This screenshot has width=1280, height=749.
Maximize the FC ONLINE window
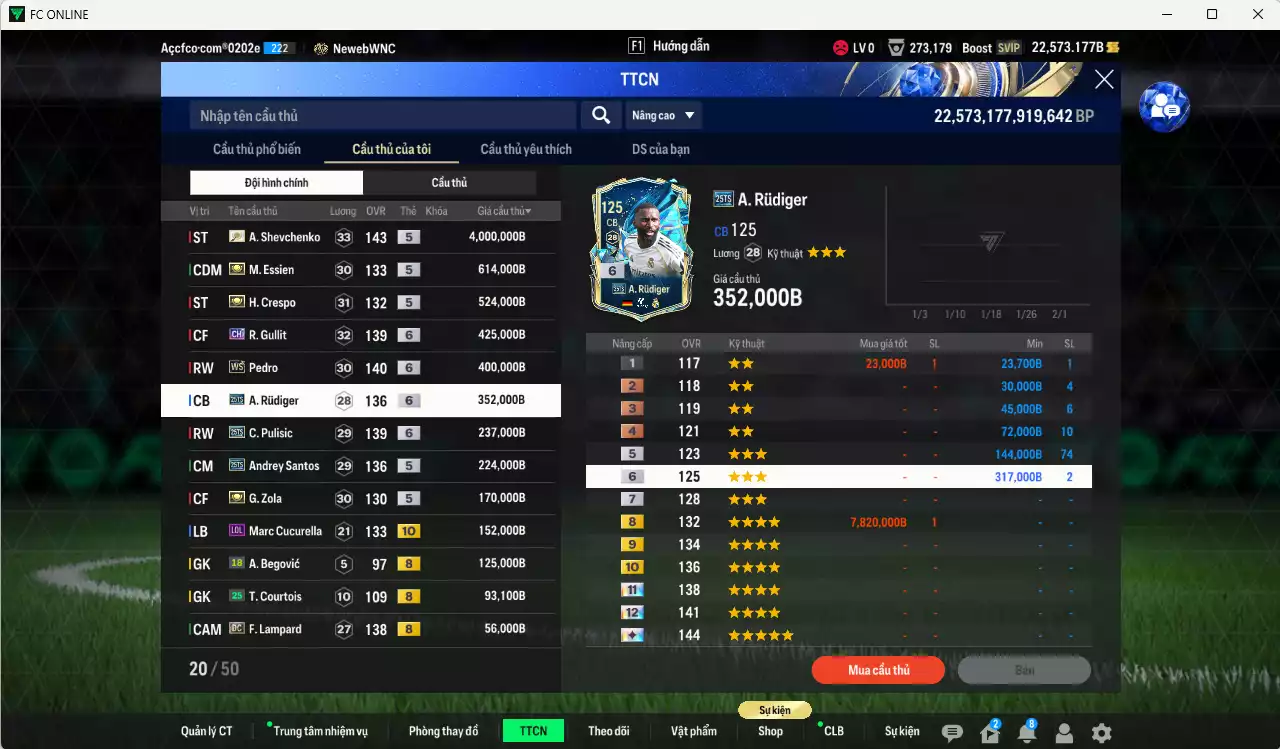1212,14
